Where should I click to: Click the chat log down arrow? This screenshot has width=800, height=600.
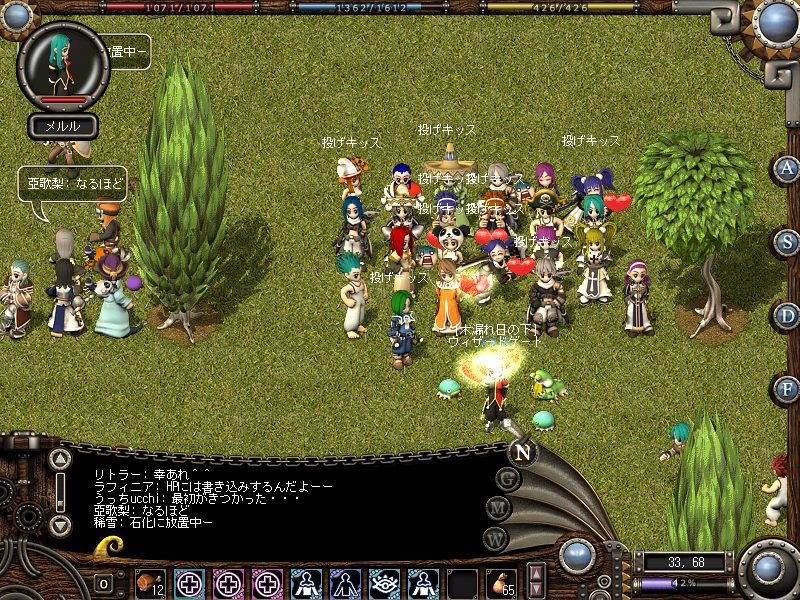point(60,525)
